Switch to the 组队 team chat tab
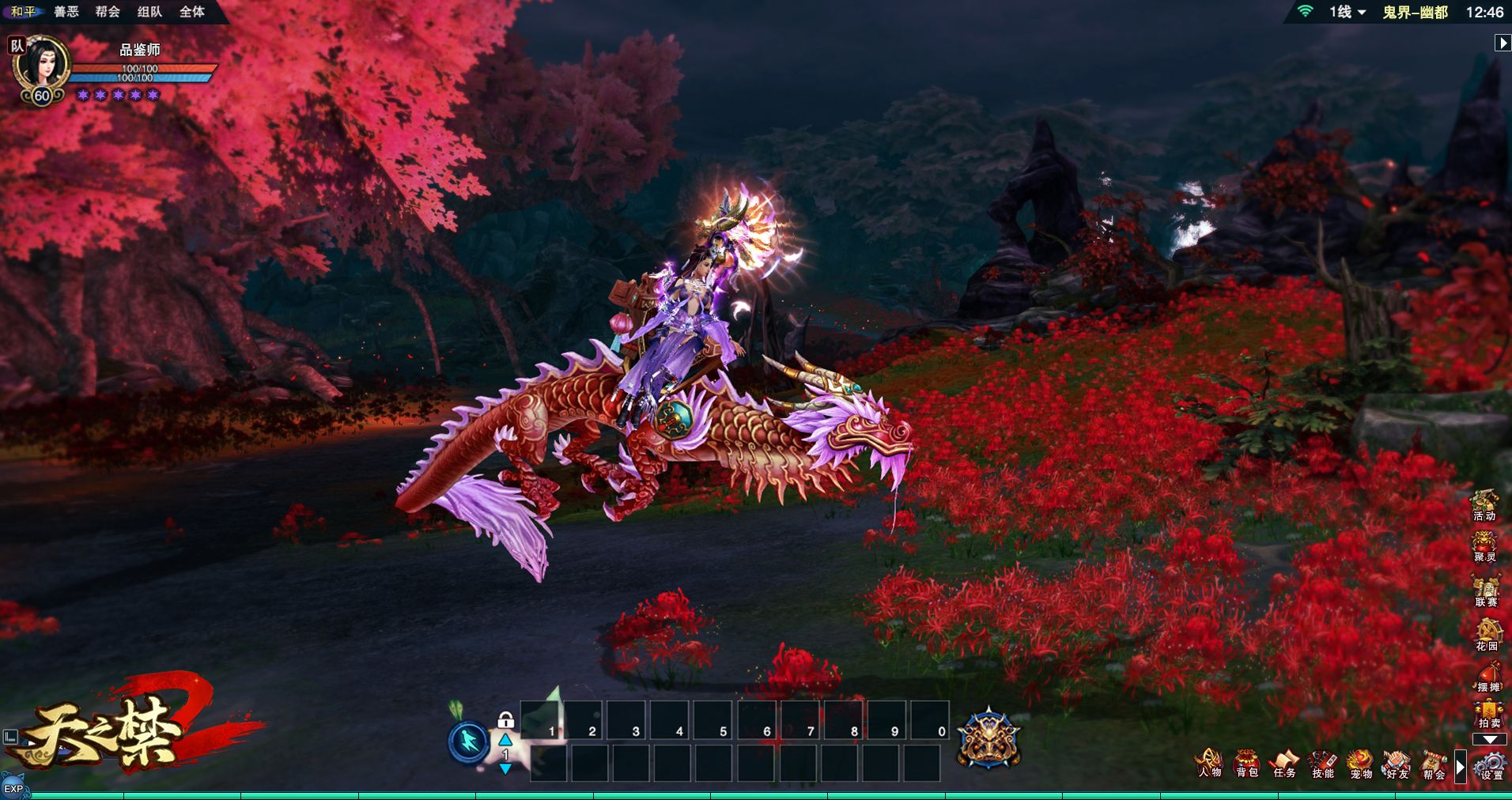 point(149,12)
